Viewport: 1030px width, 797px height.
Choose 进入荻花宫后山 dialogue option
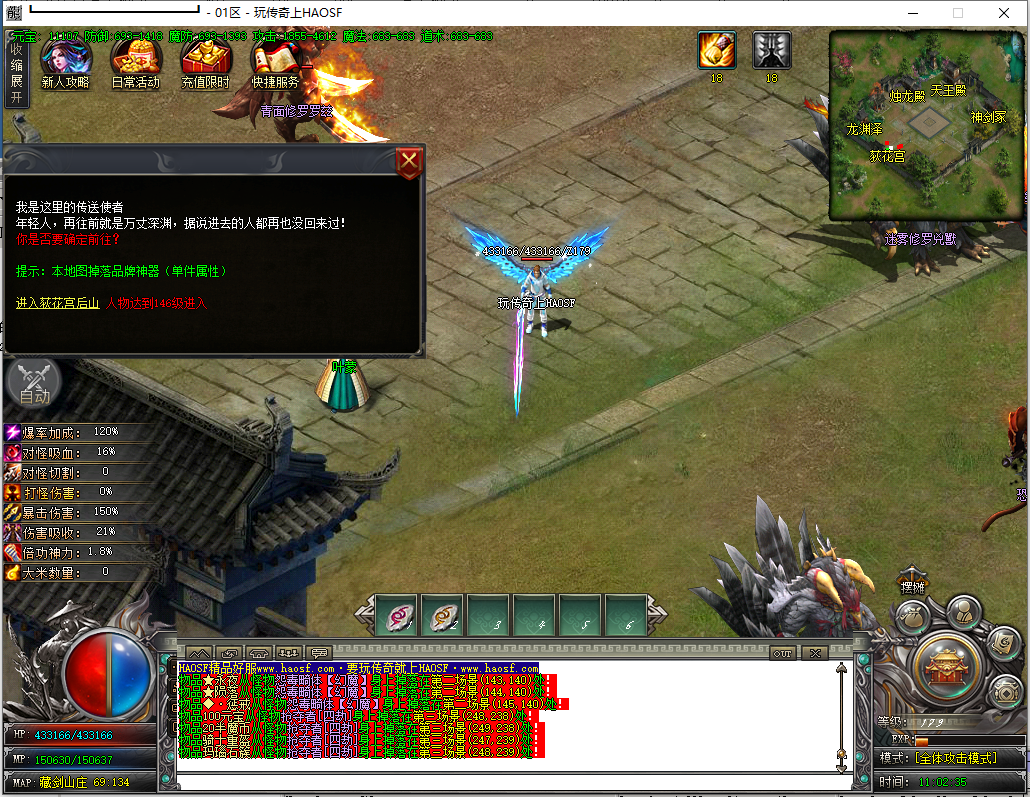tap(57, 303)
